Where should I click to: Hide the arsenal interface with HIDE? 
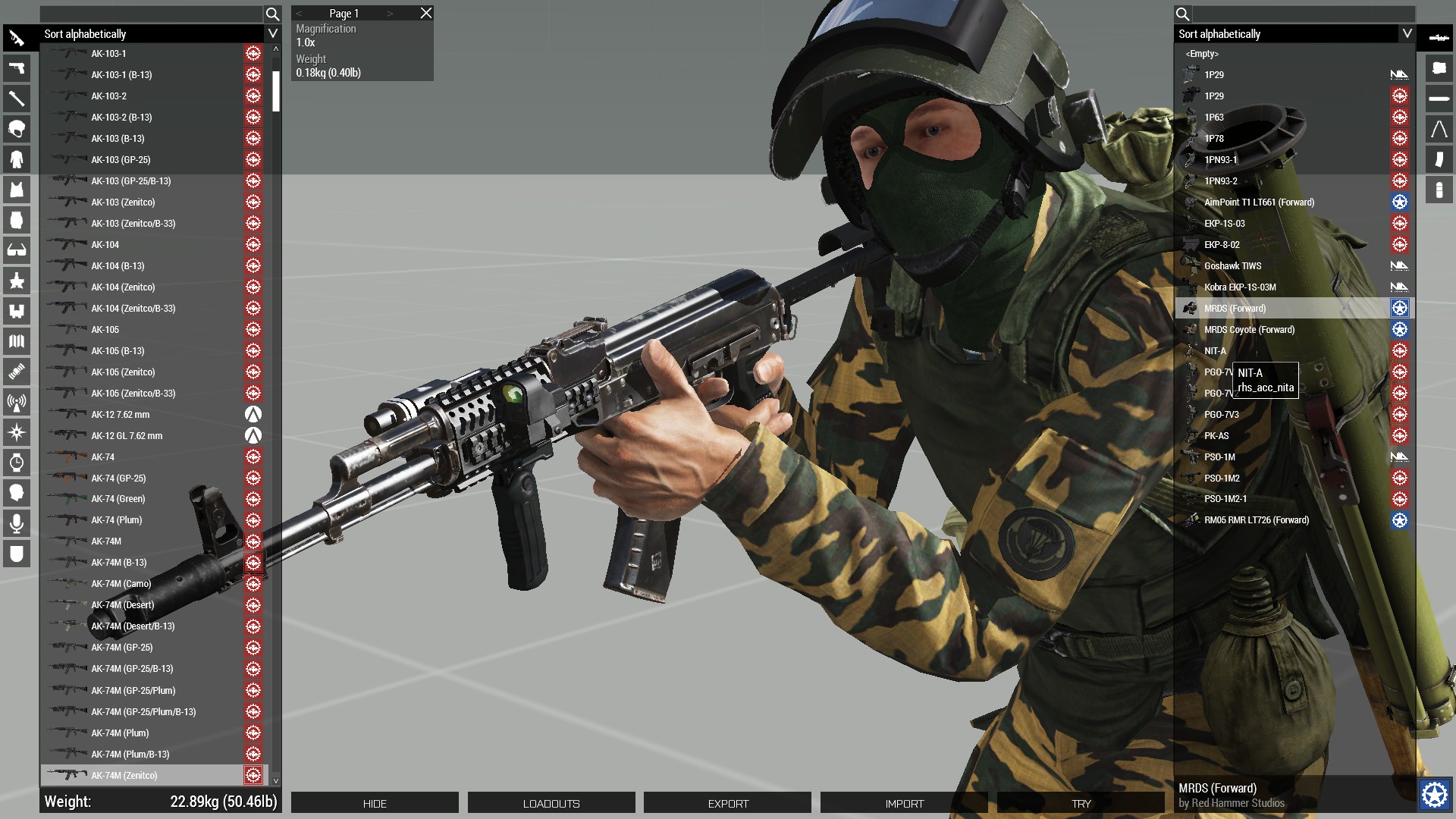375,803
